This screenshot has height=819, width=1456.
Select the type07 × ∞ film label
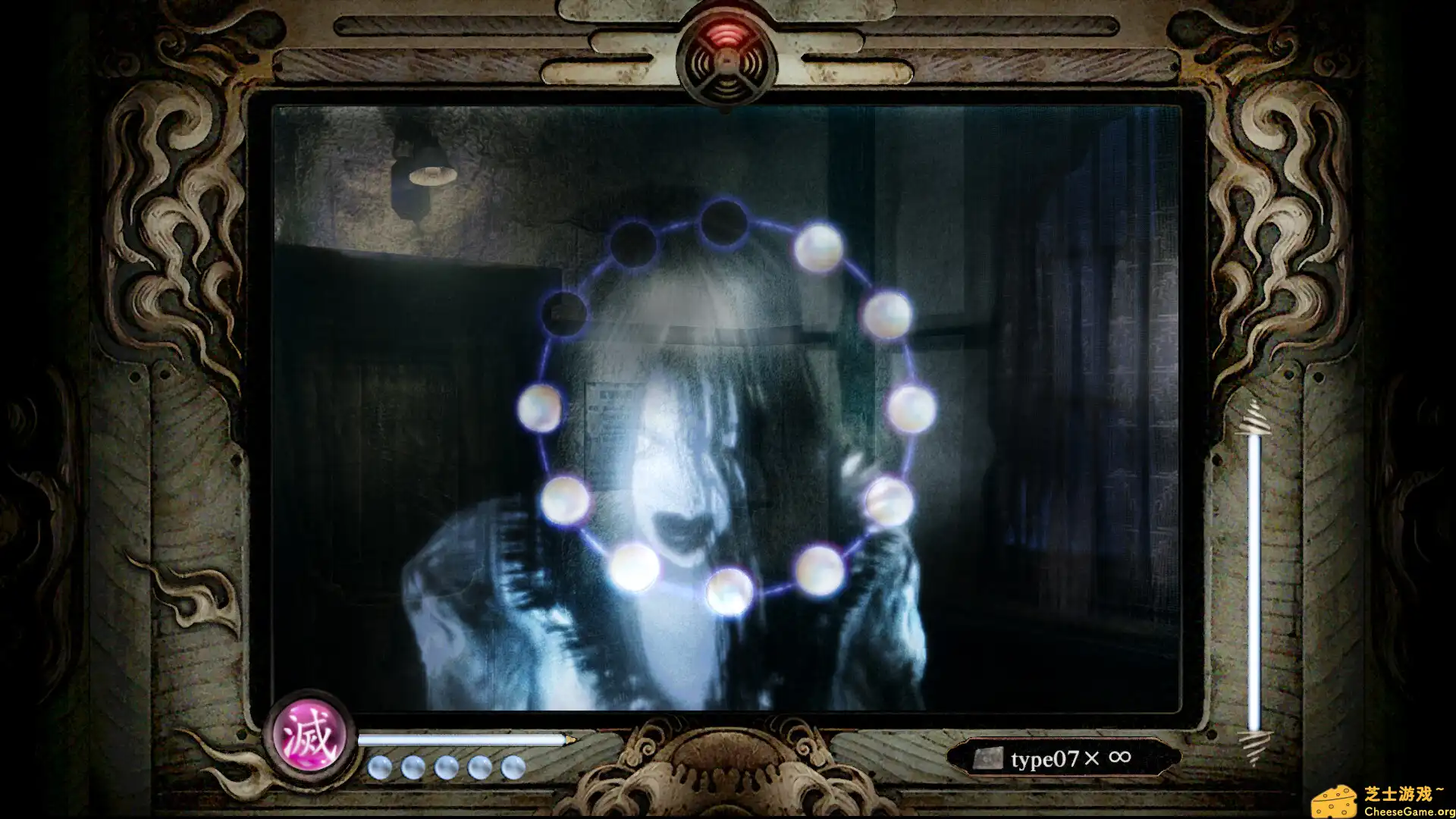pos(1062,757)
